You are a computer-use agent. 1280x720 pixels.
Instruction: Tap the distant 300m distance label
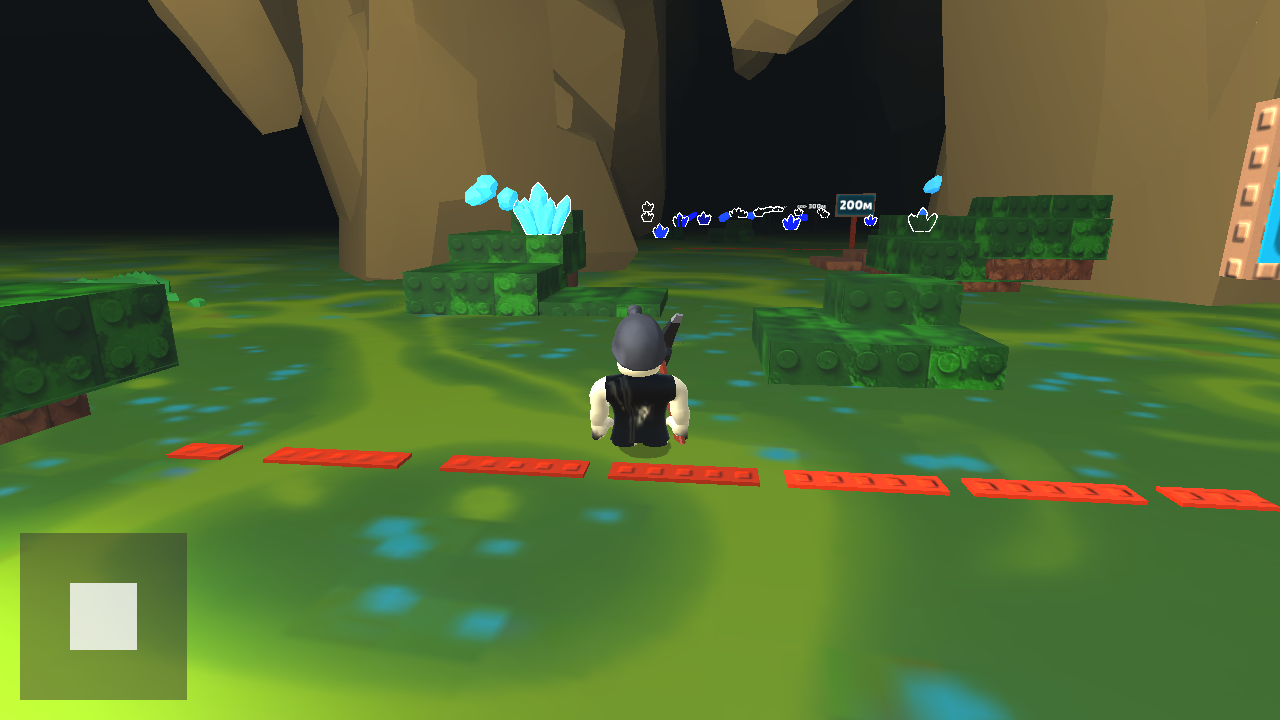pyautogui.click(x=815, y=206)
